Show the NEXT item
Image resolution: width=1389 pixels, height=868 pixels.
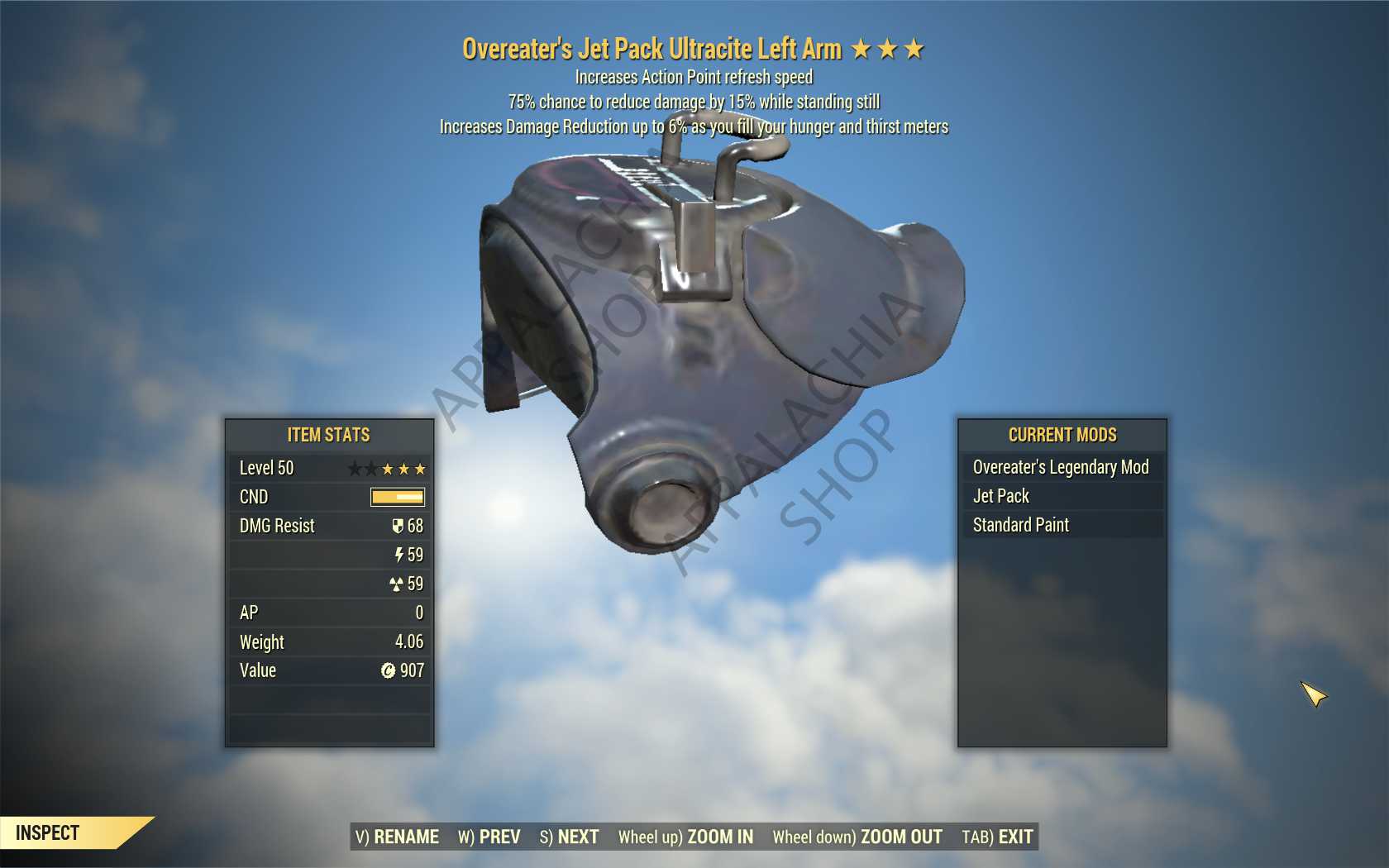point(569,837)
